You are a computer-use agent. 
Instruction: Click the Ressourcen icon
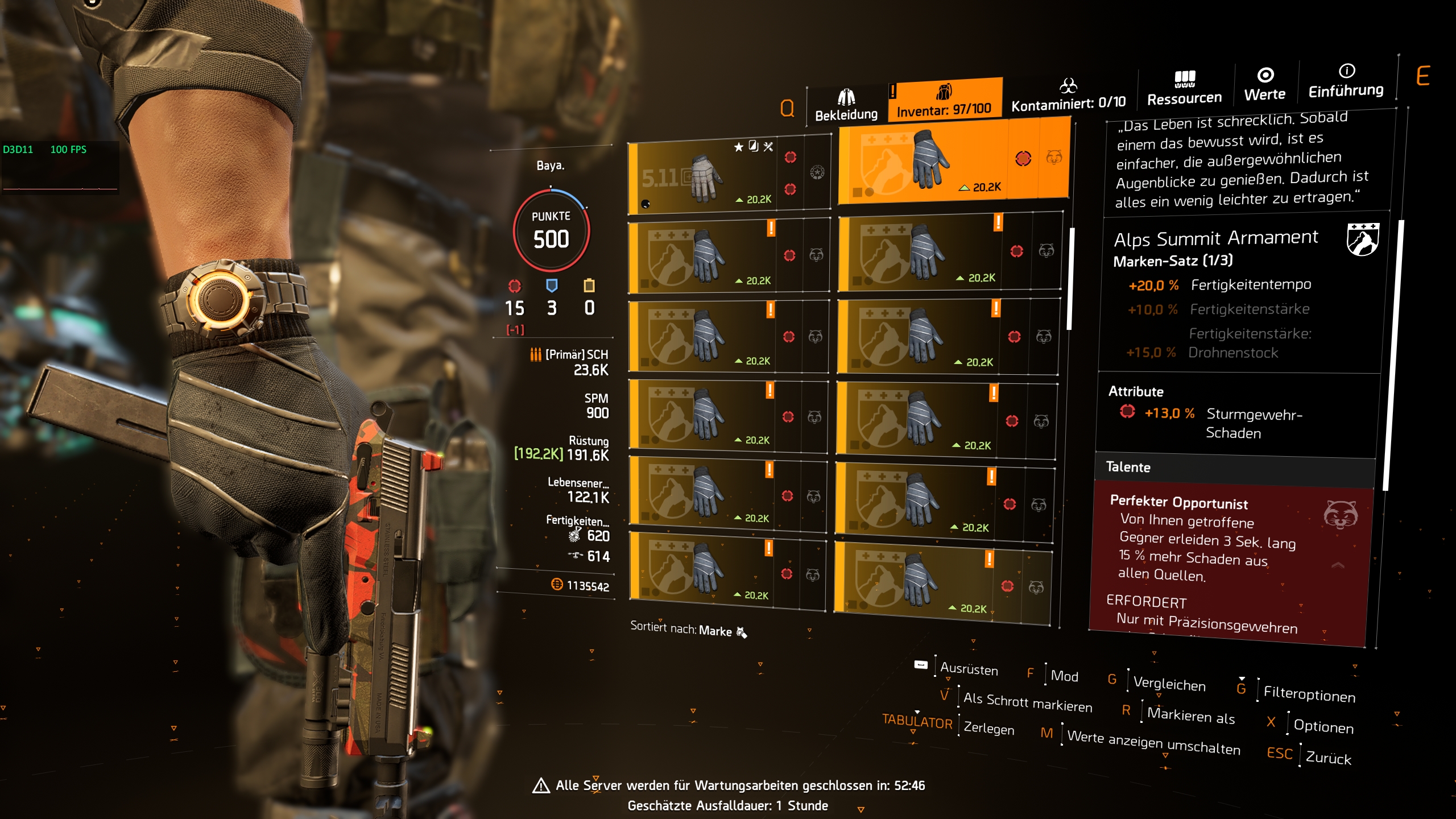pyautogui.click(x=1185, y=78)
